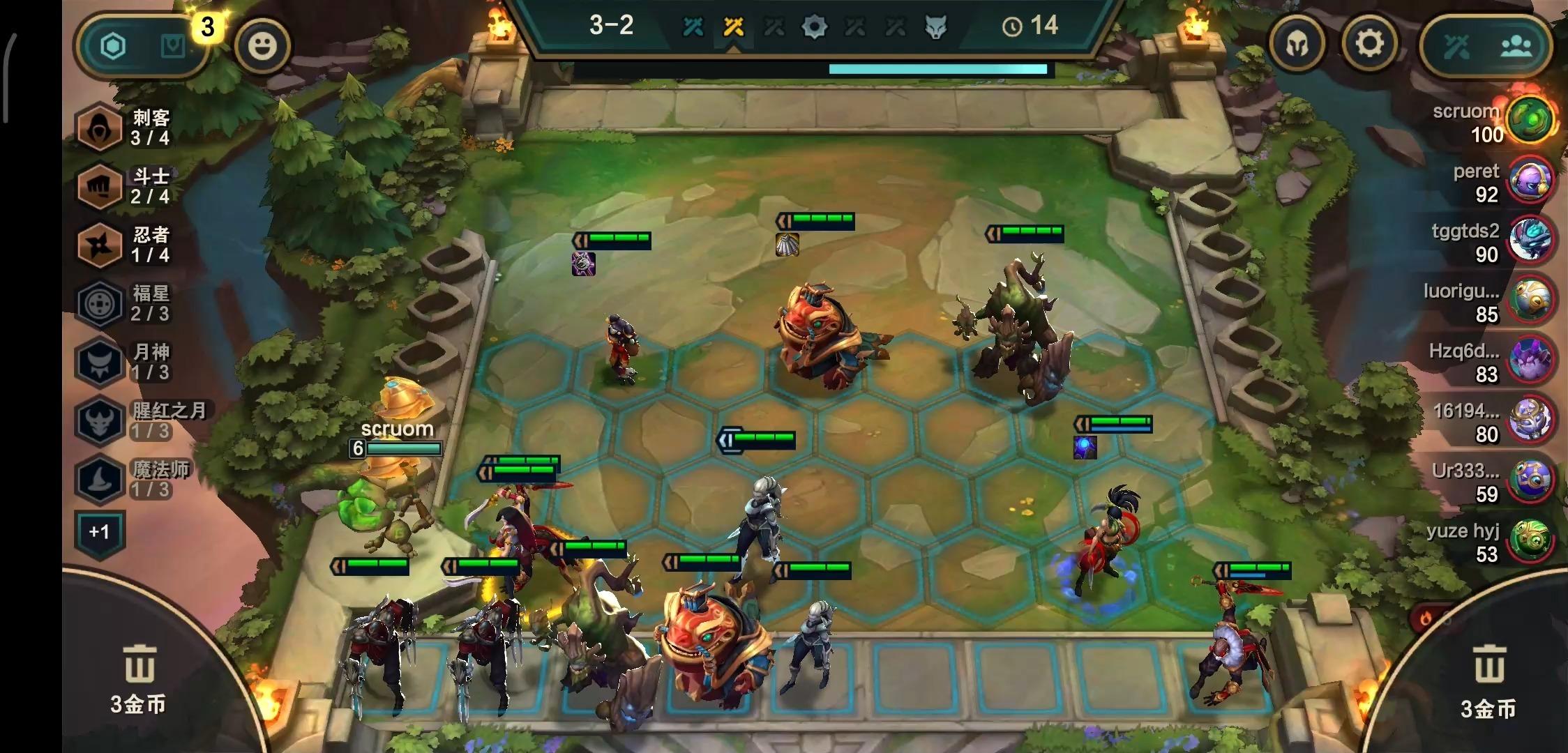The width and height of the screenshot is (1568, 753).
Task: Open the settings gear menu
Action: [x=1369, y=45]
